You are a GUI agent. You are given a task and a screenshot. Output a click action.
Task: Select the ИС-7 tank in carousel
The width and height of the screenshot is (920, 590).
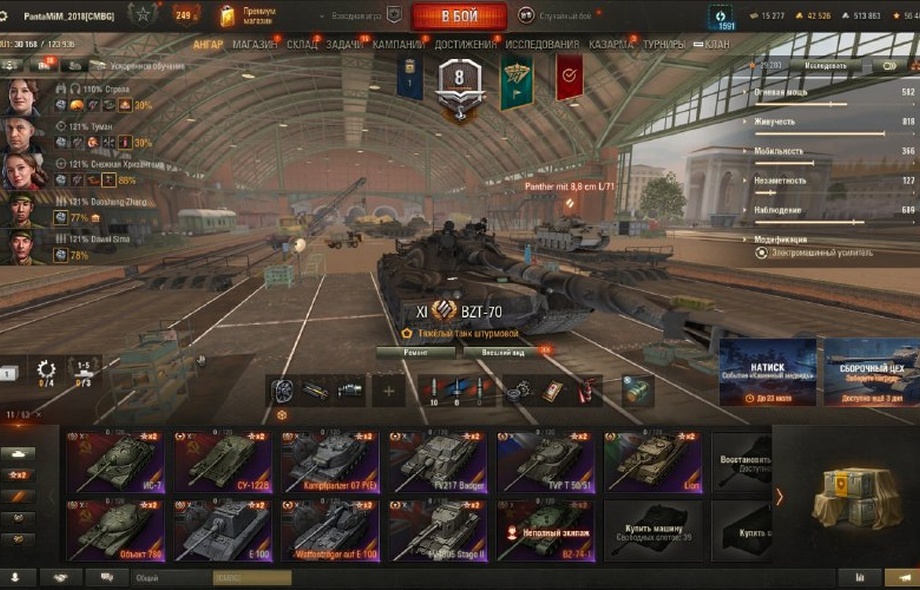[x=116, y=462]
